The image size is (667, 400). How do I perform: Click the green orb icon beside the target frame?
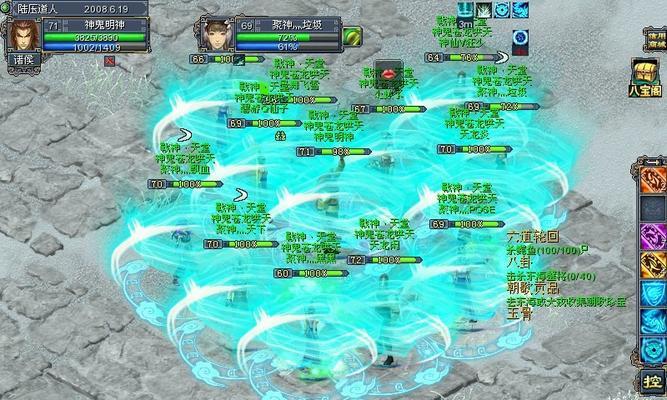[x=351, y=36]
